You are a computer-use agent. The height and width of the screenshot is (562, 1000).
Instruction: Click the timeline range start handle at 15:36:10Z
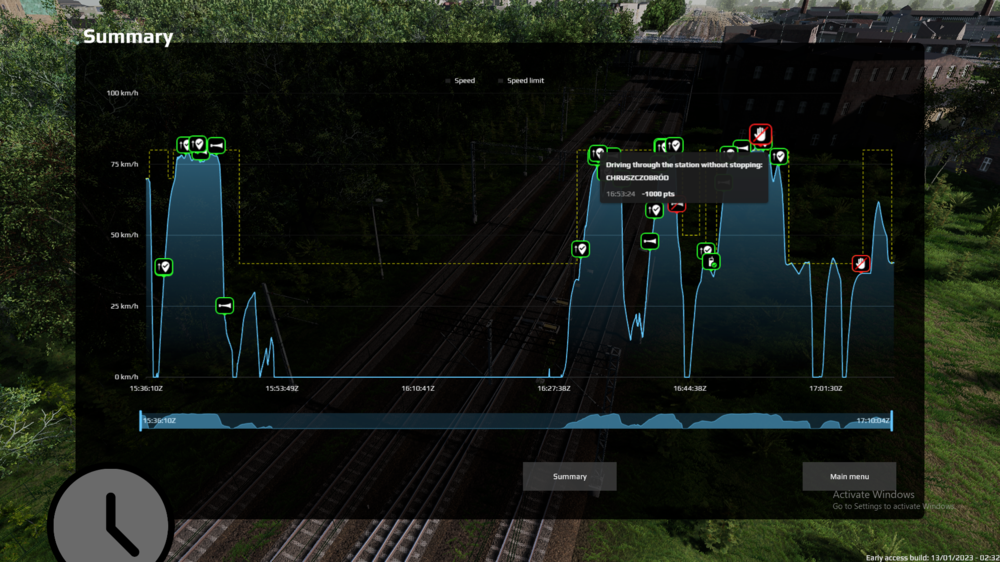(141, 421)
